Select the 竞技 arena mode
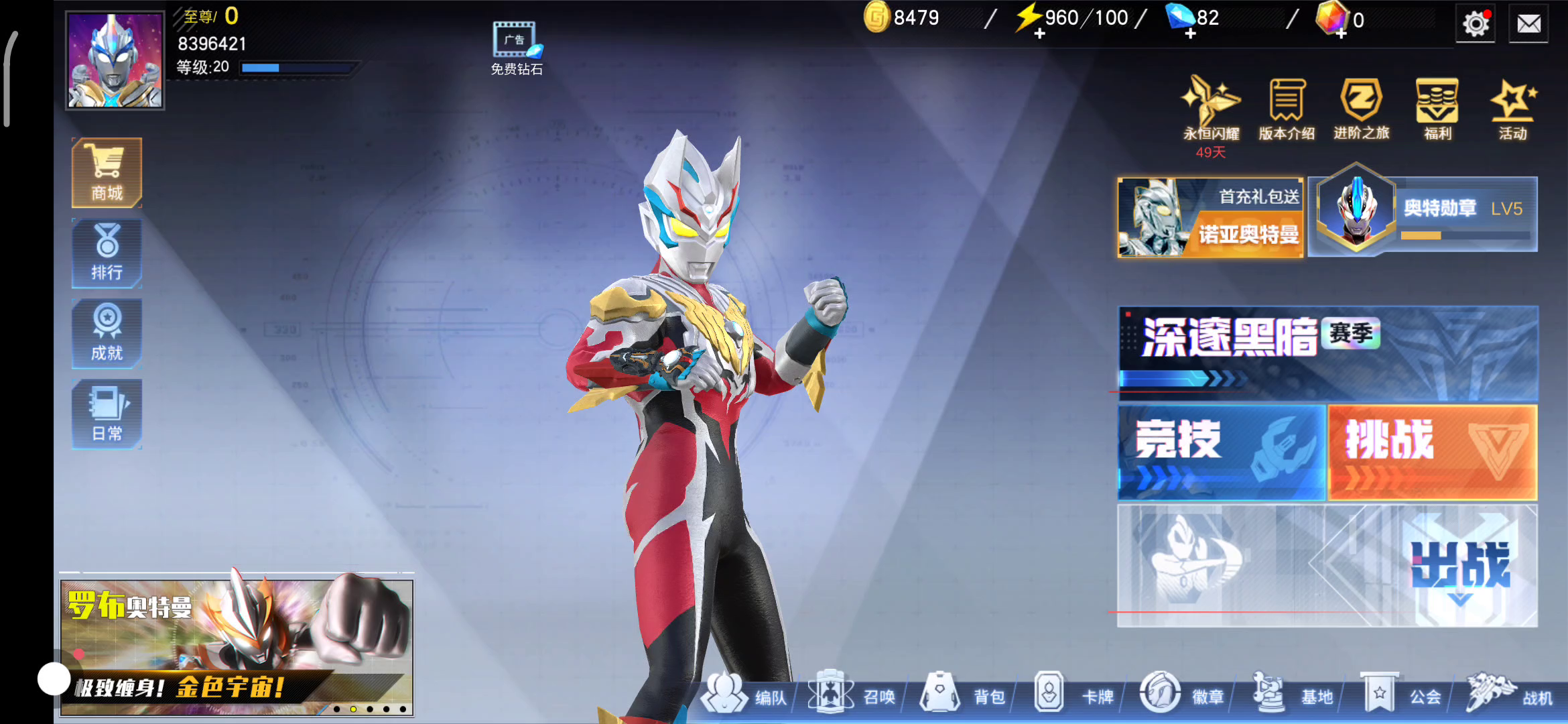This screenshot has width=1568, height=724. click(1221, 451)
